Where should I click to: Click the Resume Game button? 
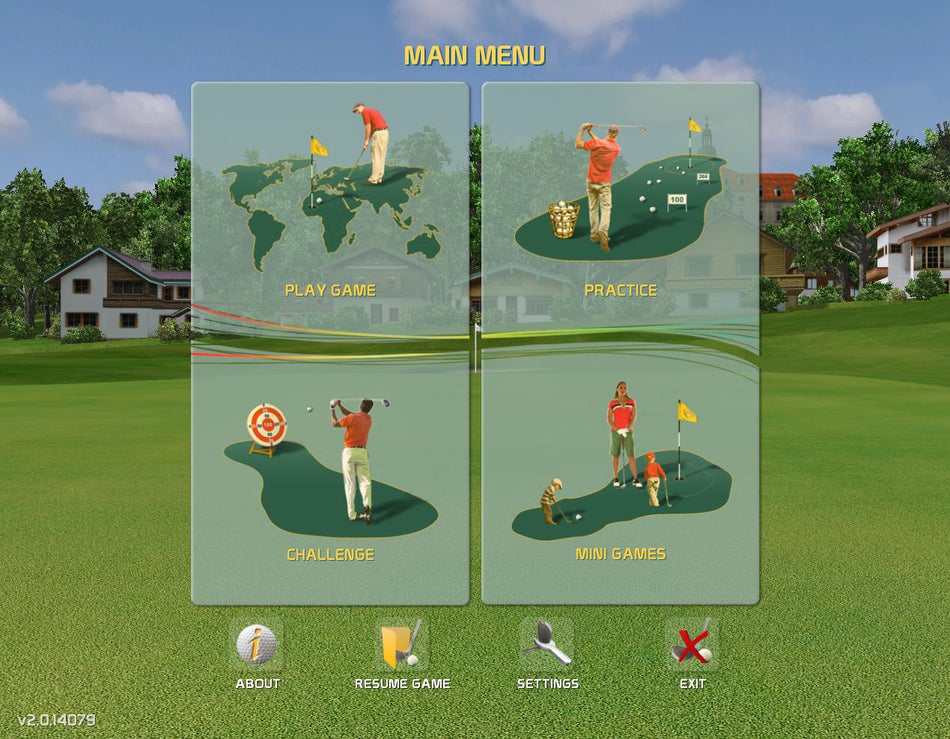click(402, 647)
